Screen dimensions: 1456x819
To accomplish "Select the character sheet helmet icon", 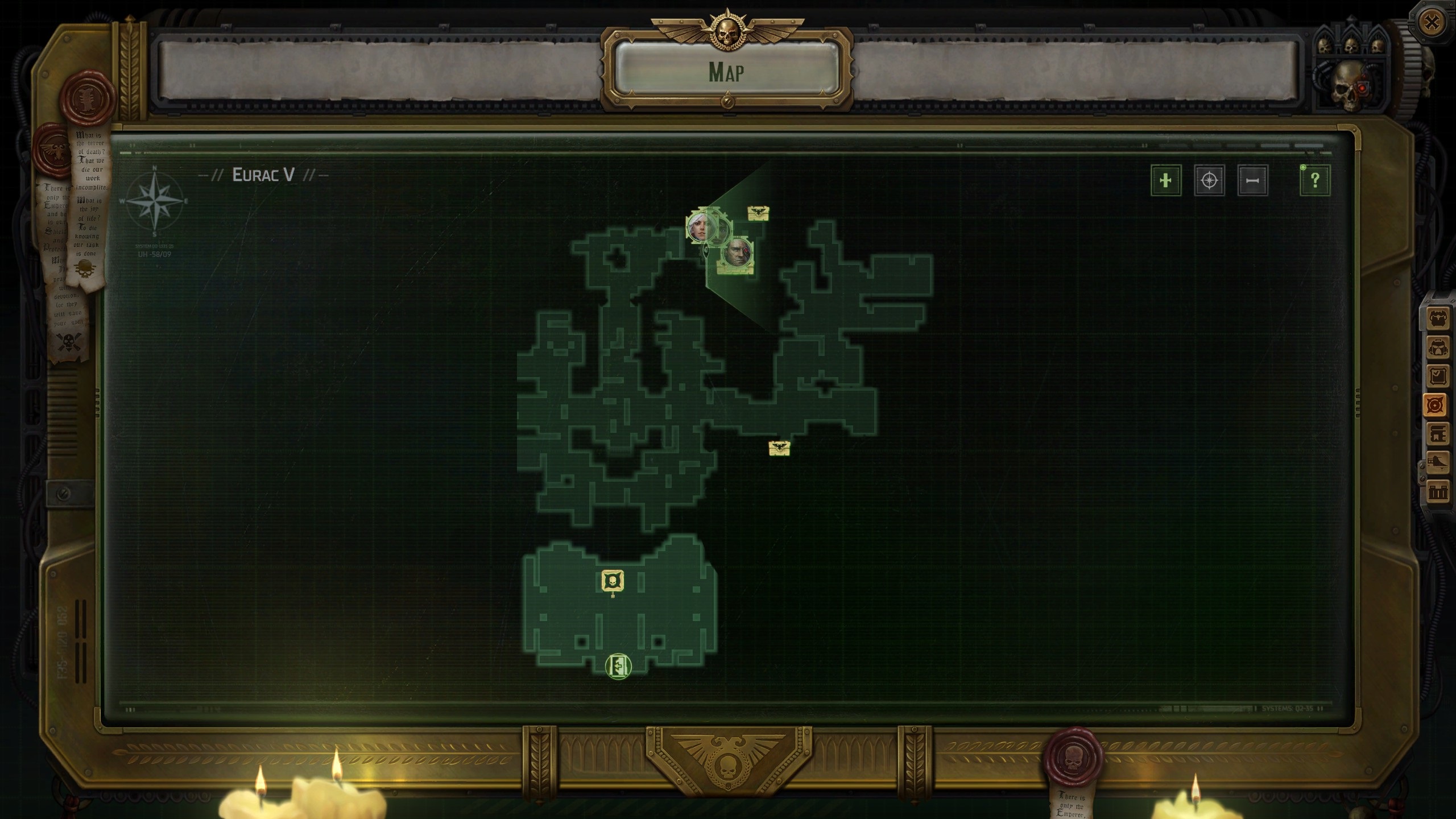I will pos(1437,347).
